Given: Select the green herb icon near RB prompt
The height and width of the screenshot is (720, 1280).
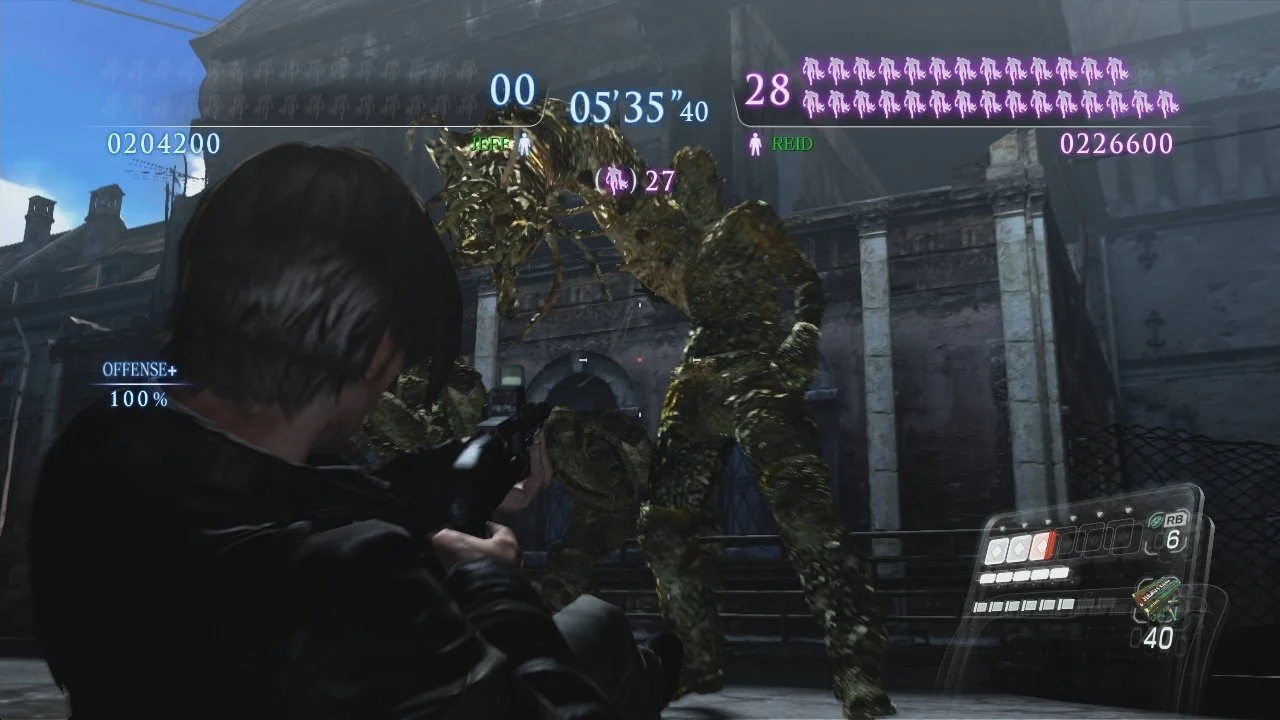Looking at the screenshot, I should click(1157, 519).
